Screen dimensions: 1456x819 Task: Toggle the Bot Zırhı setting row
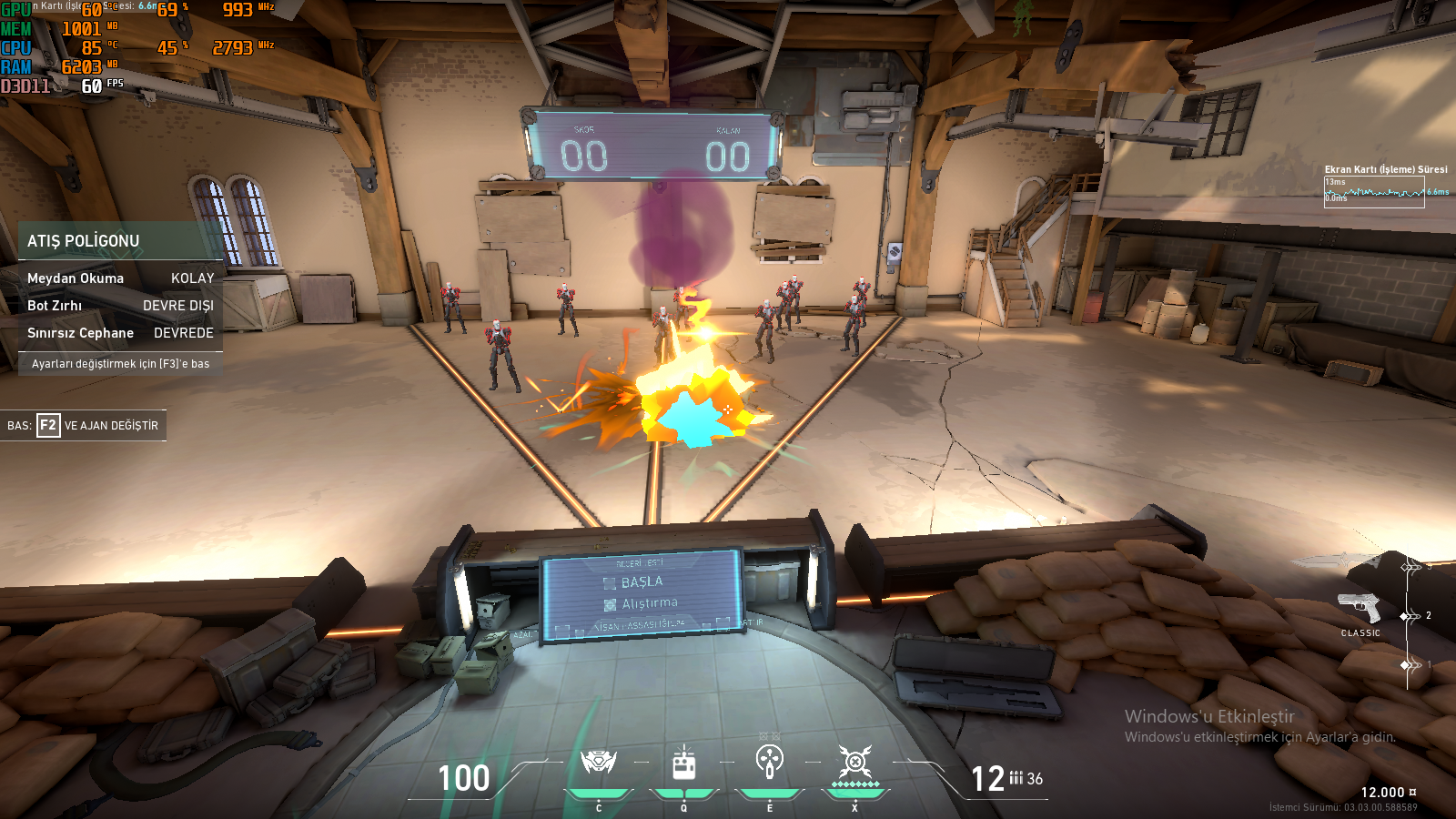point(120,306)
